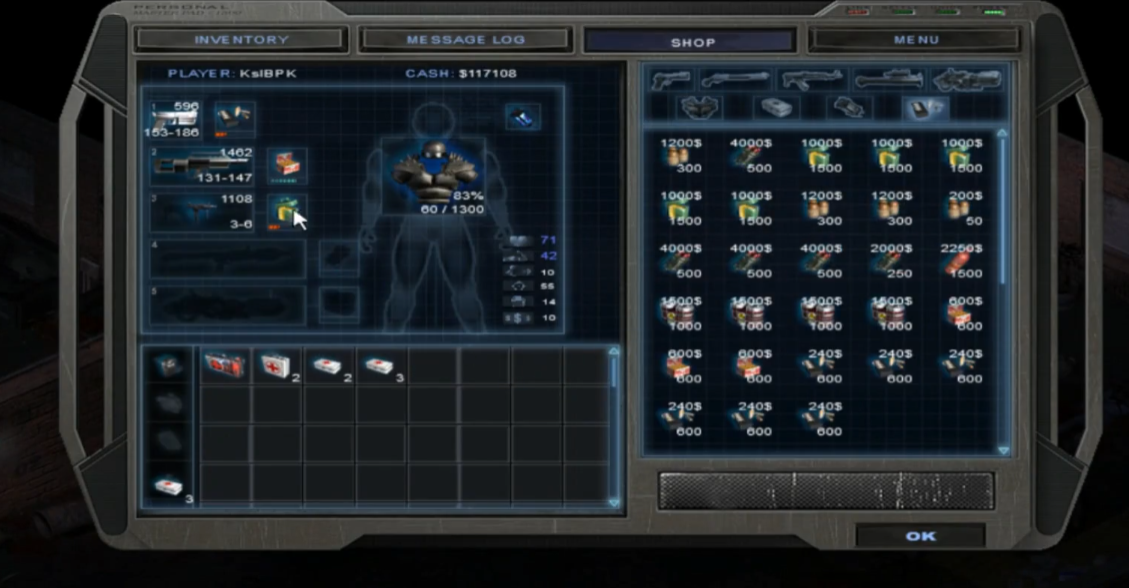Purchase the 2000$ ammo with 250 rounds
Image resolution: width=1129 pixels, height=588 pixels.
pos(892,259)
